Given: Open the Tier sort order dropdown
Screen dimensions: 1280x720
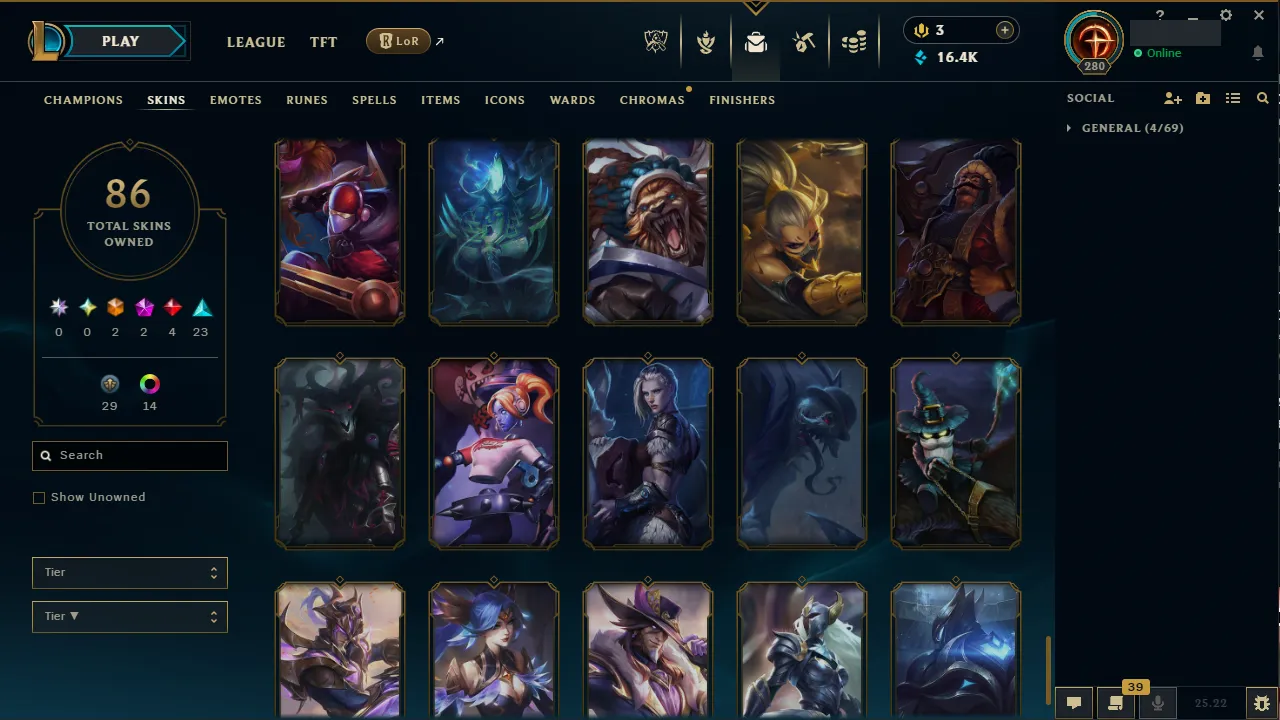Looking at the screenshot, I should click(129, 616).
